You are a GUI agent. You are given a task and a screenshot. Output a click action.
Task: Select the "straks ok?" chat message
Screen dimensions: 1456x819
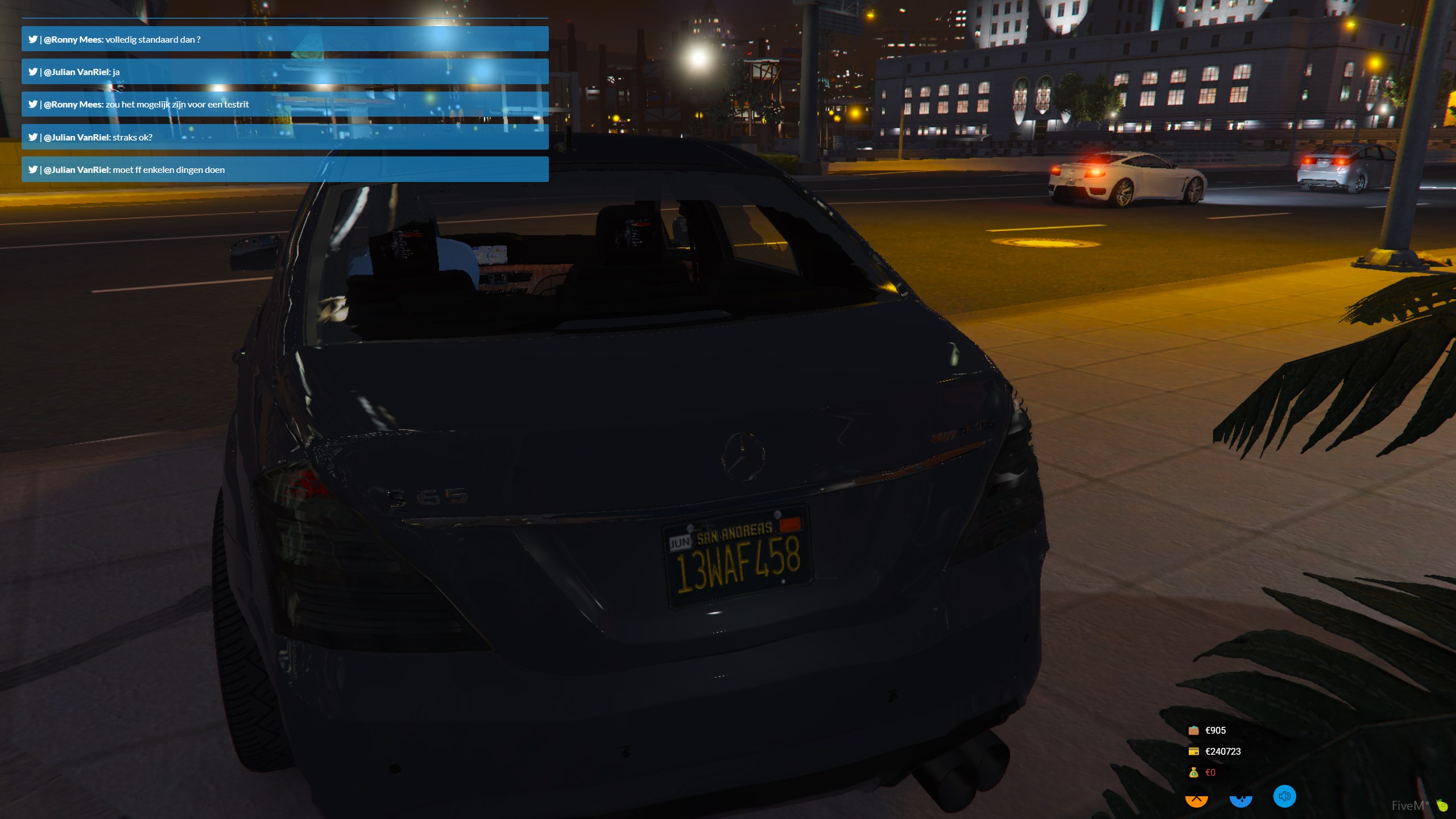click(284, 137)
